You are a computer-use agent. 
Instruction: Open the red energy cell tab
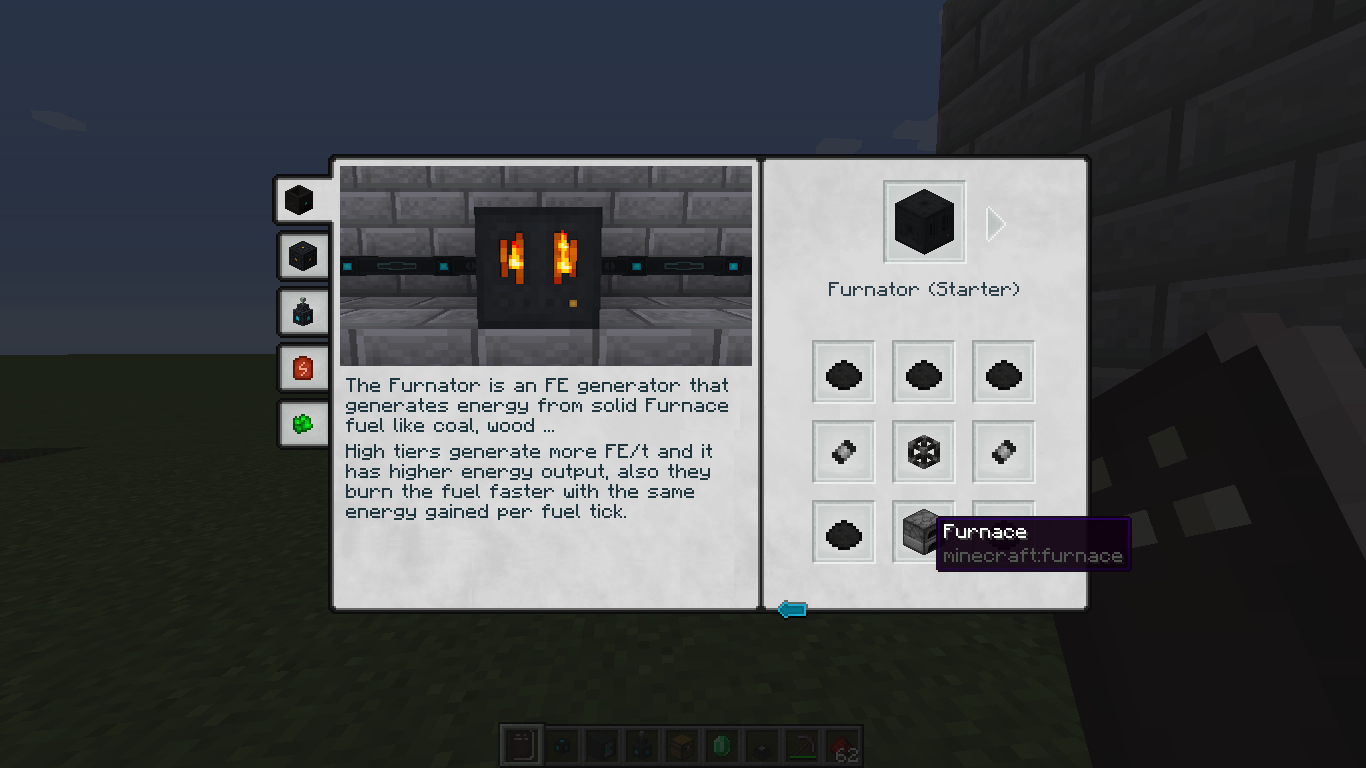[303, 368]
